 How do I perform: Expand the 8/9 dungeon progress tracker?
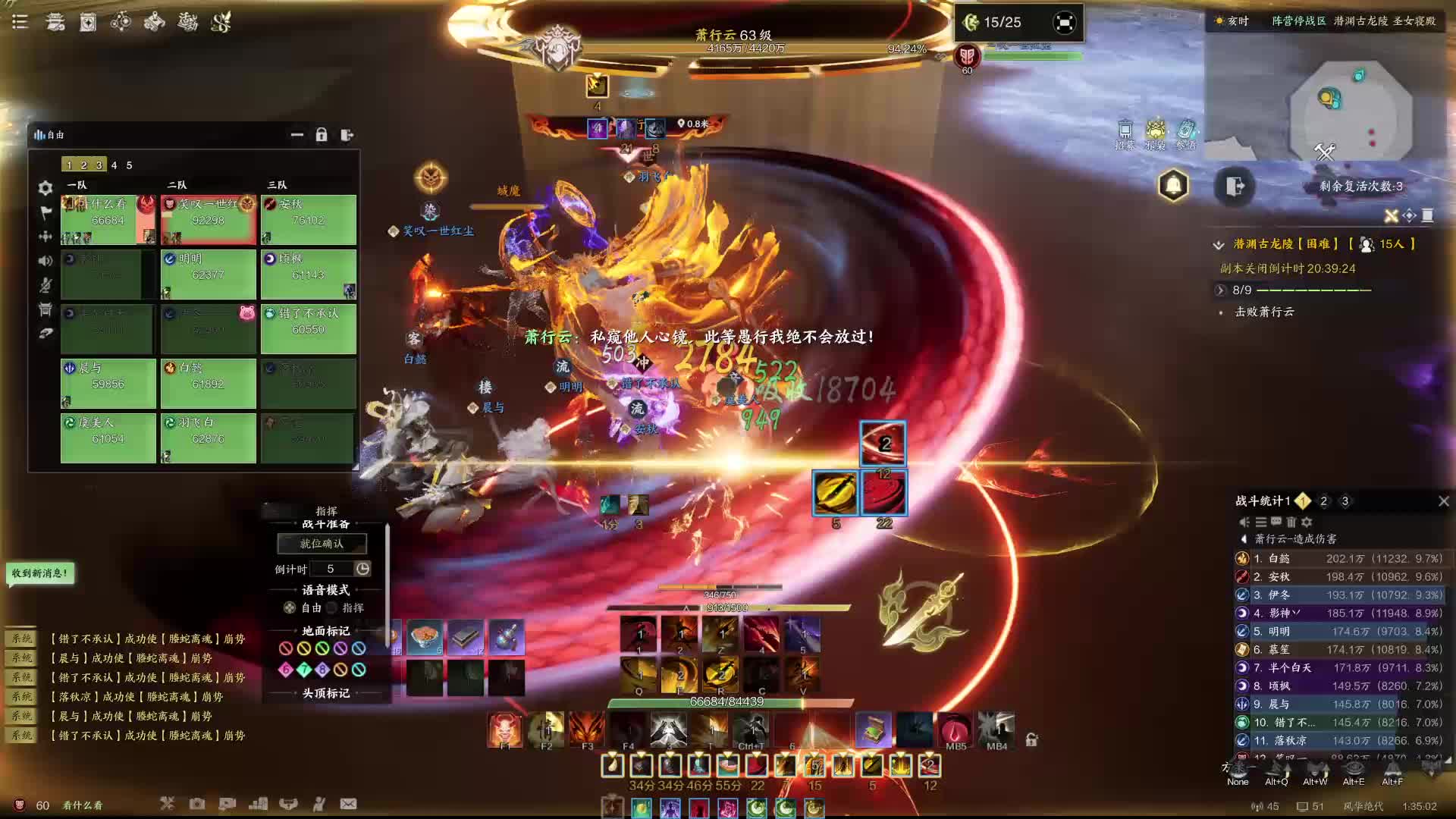[x=1220, y=290]
